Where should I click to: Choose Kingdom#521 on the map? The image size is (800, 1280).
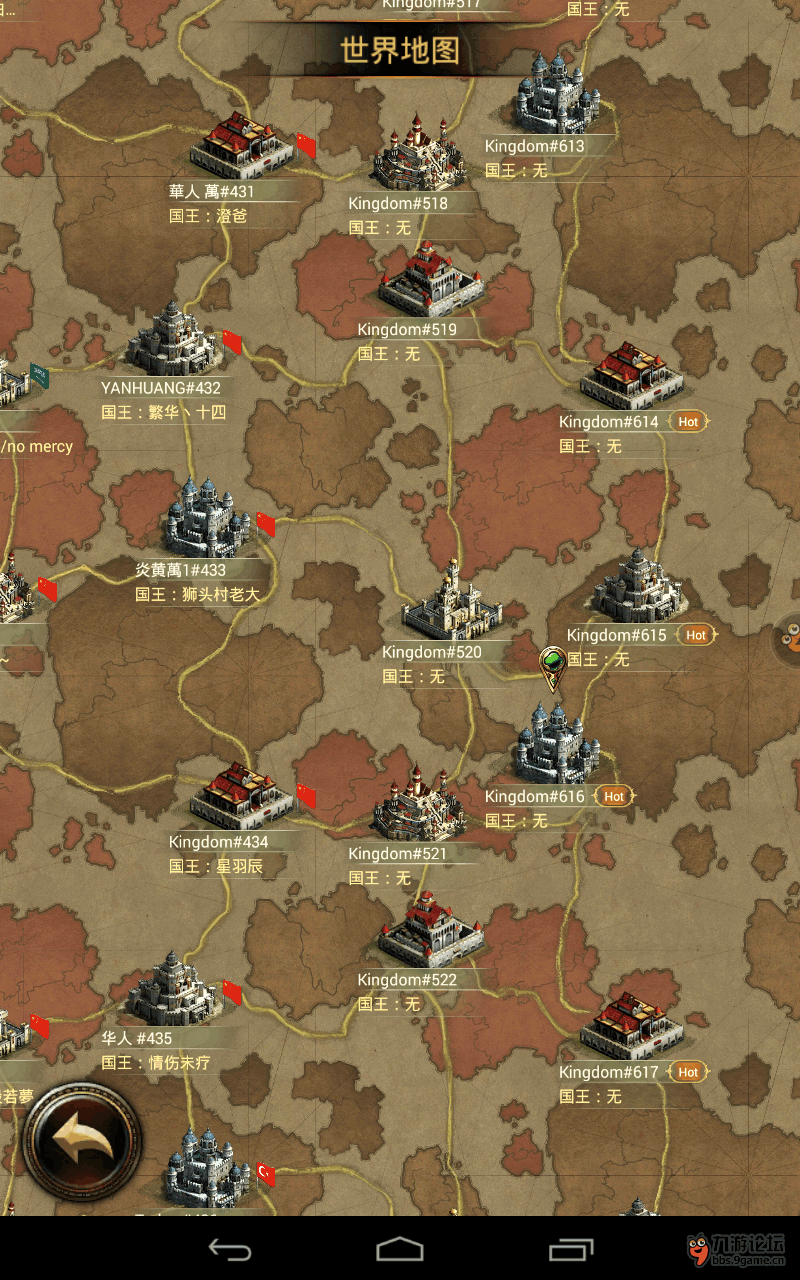418,803
